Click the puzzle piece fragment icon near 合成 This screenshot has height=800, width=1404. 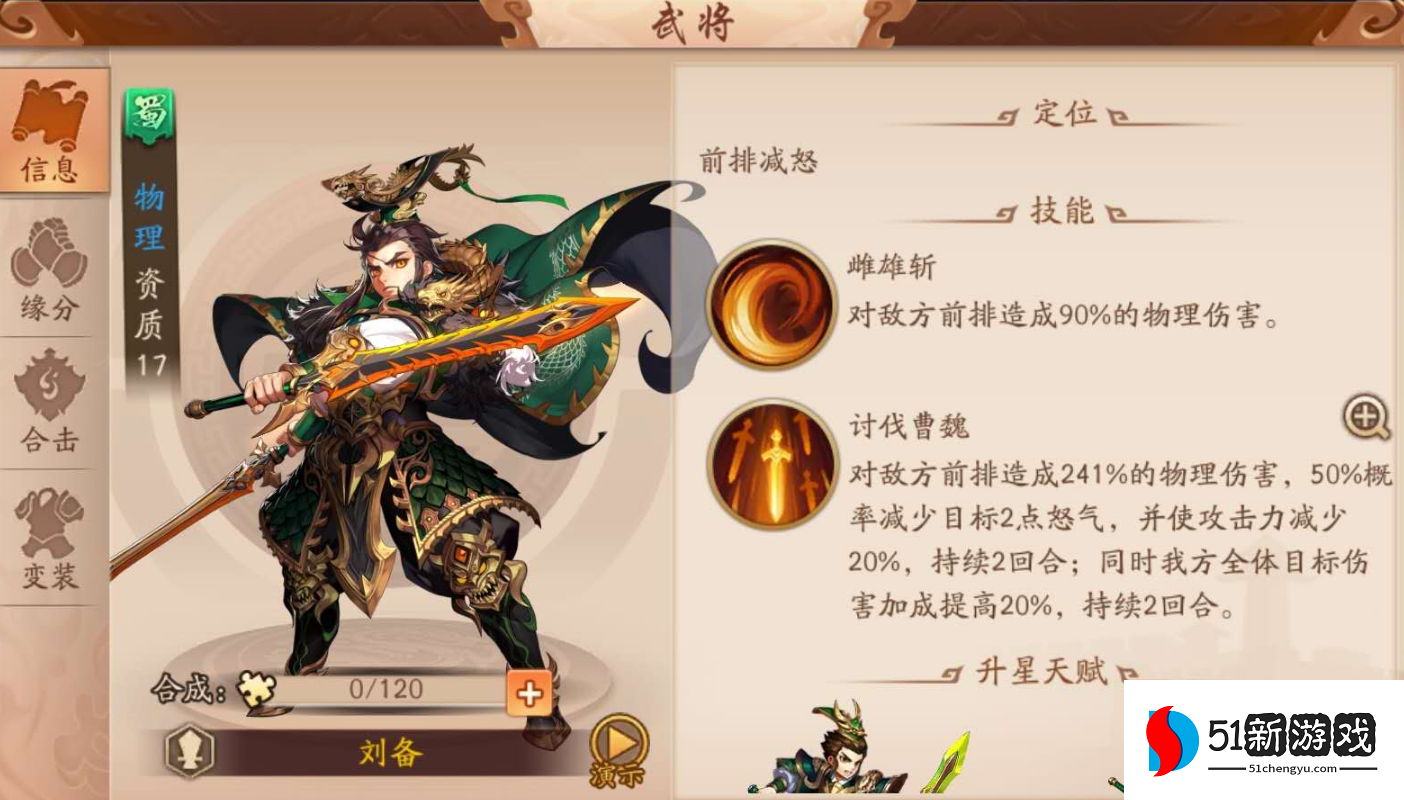pos(256,691)
